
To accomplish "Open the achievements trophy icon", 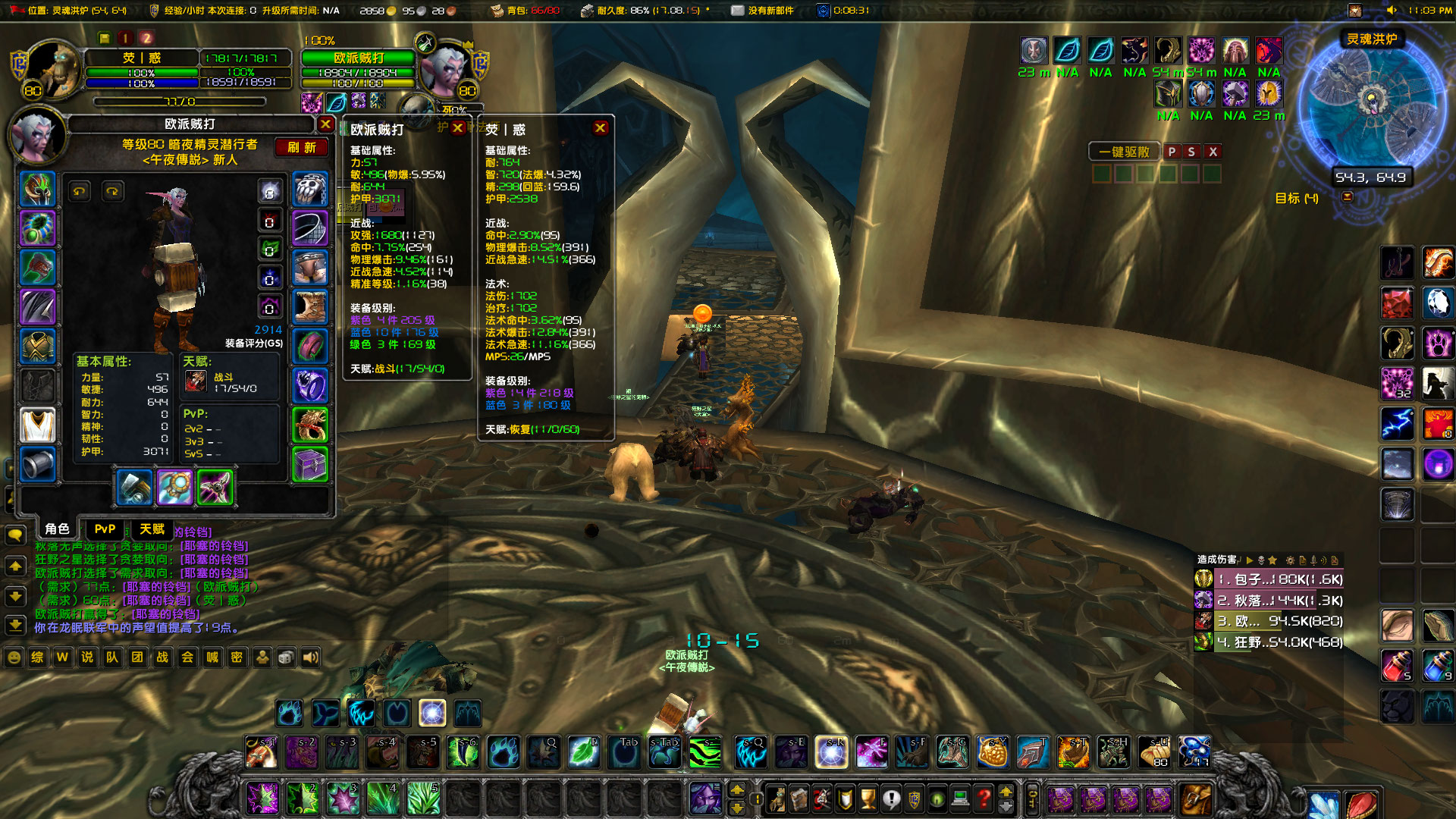I will (868, 799).
